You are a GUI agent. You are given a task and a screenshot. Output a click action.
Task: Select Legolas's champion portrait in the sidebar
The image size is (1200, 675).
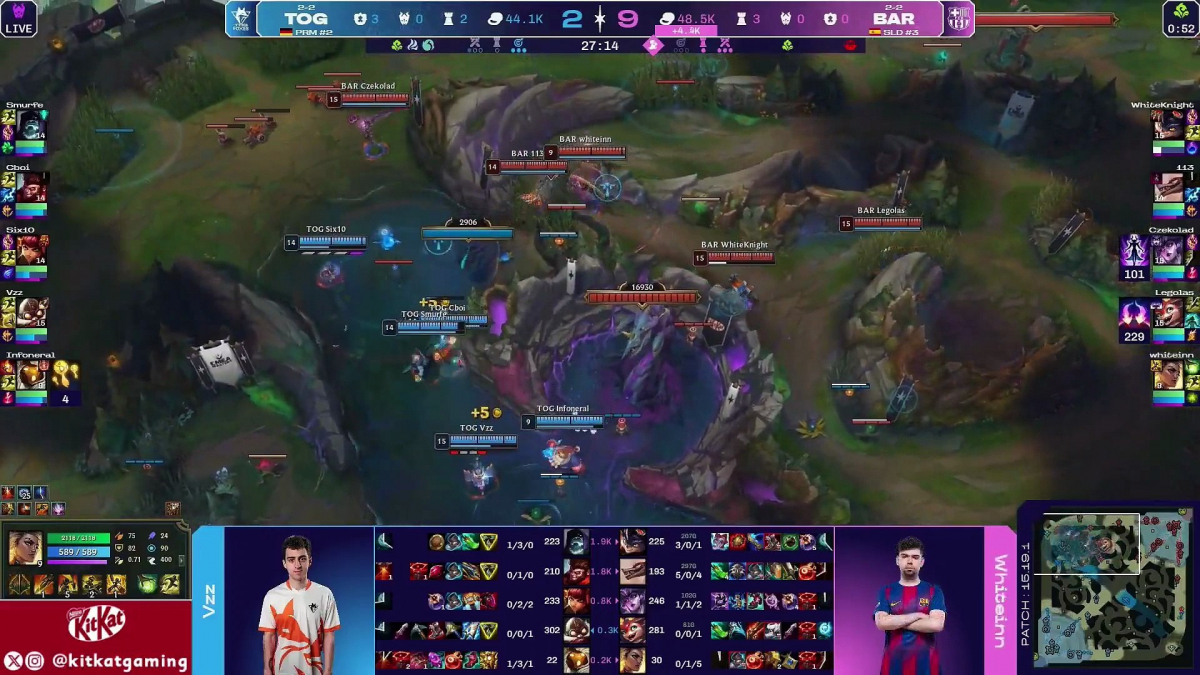click(x=1168, y=312)
